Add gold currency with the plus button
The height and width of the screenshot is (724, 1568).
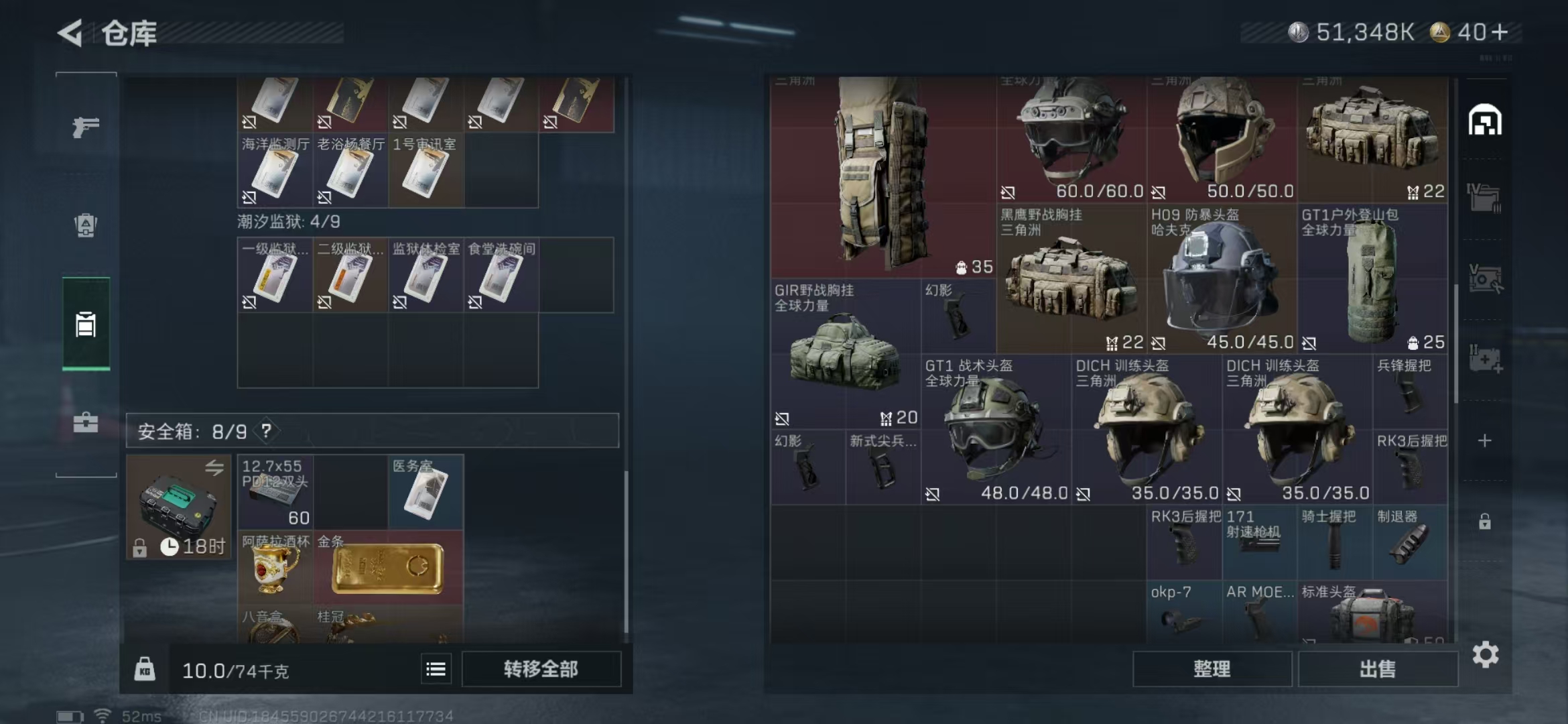(x=1501, y=32)
